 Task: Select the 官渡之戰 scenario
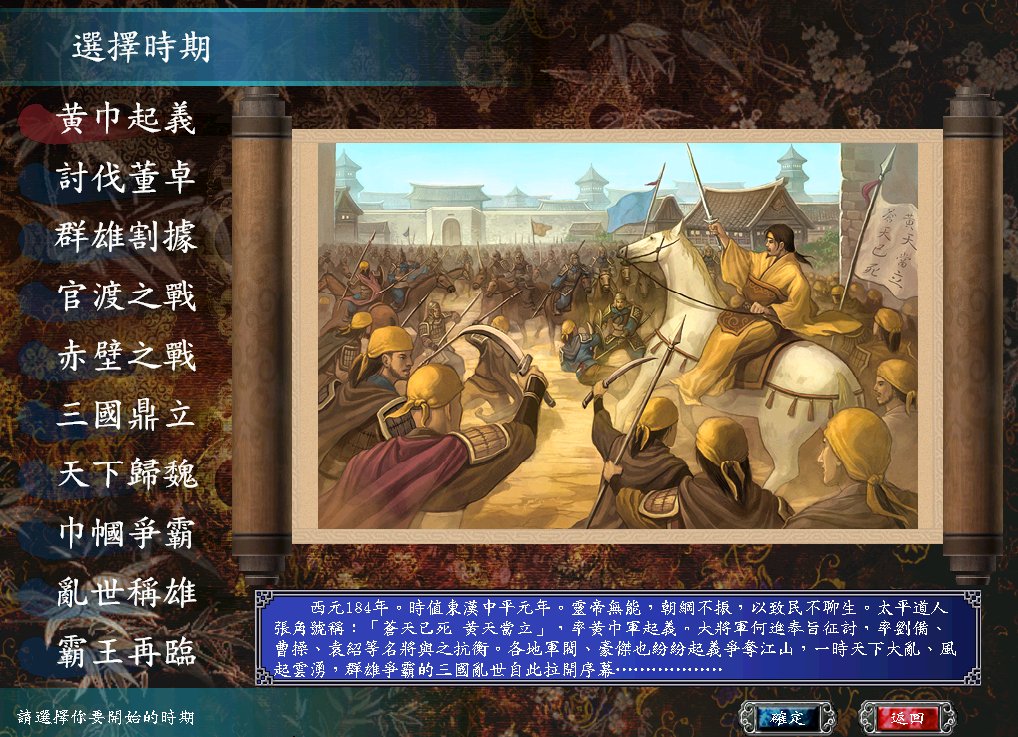pos(126,296)
